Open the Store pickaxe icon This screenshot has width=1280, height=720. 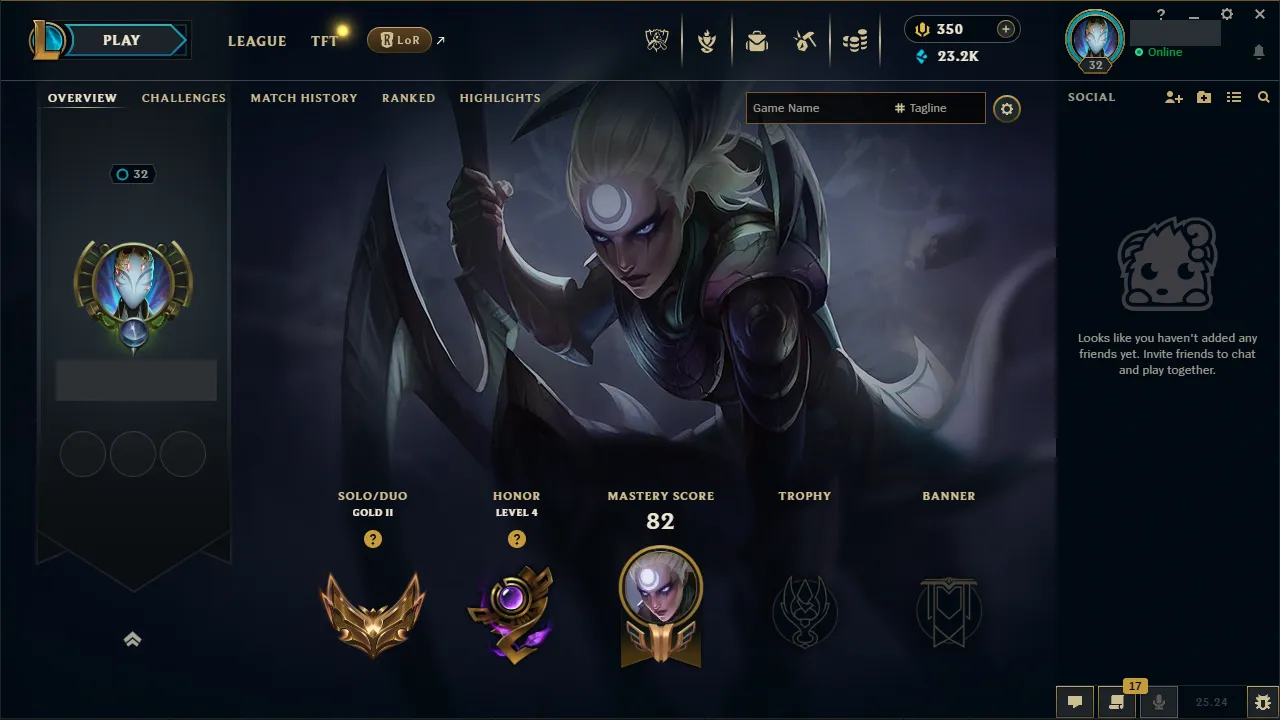(x=805, y=40)
